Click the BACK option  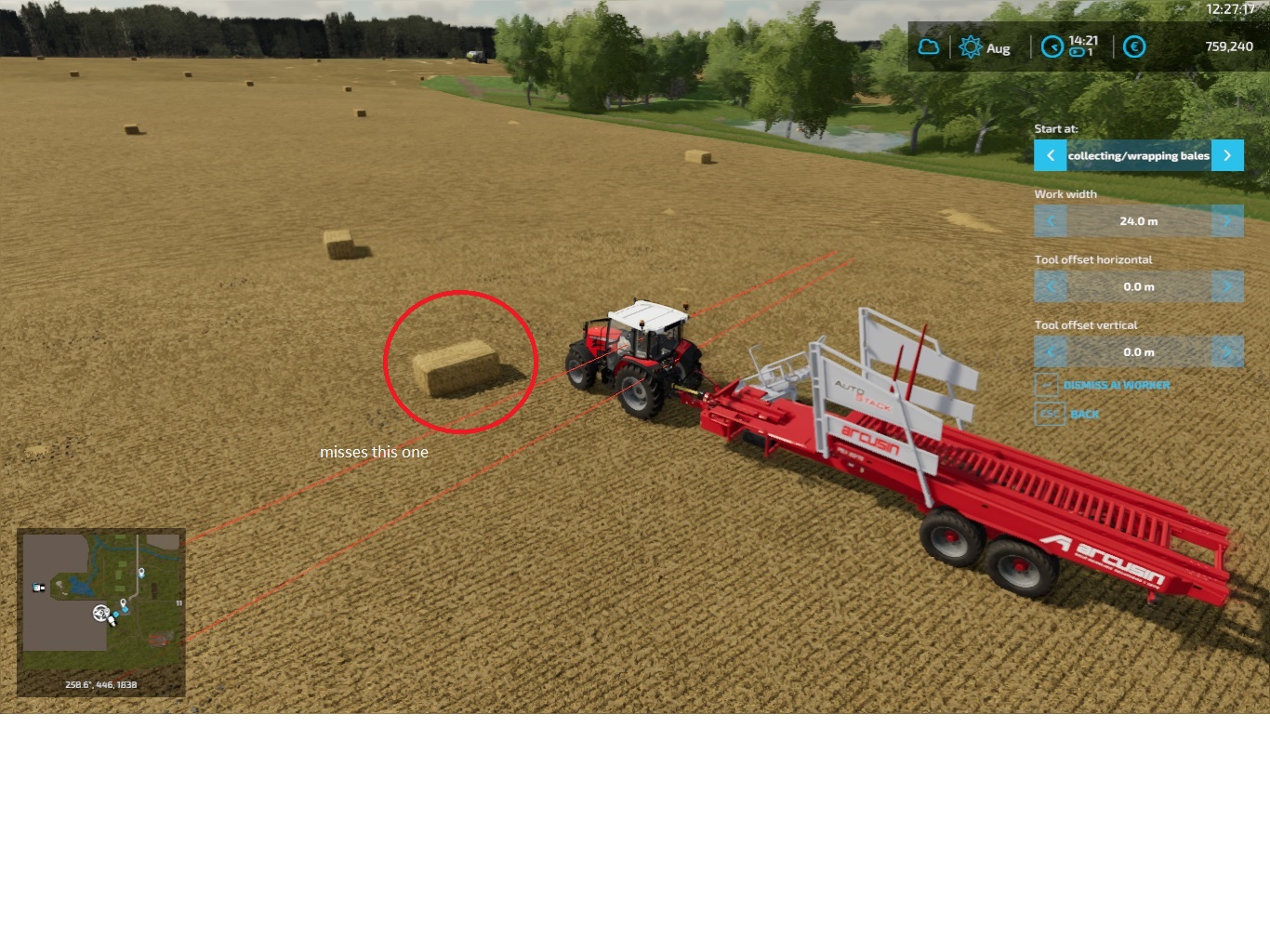(1084, 414)
